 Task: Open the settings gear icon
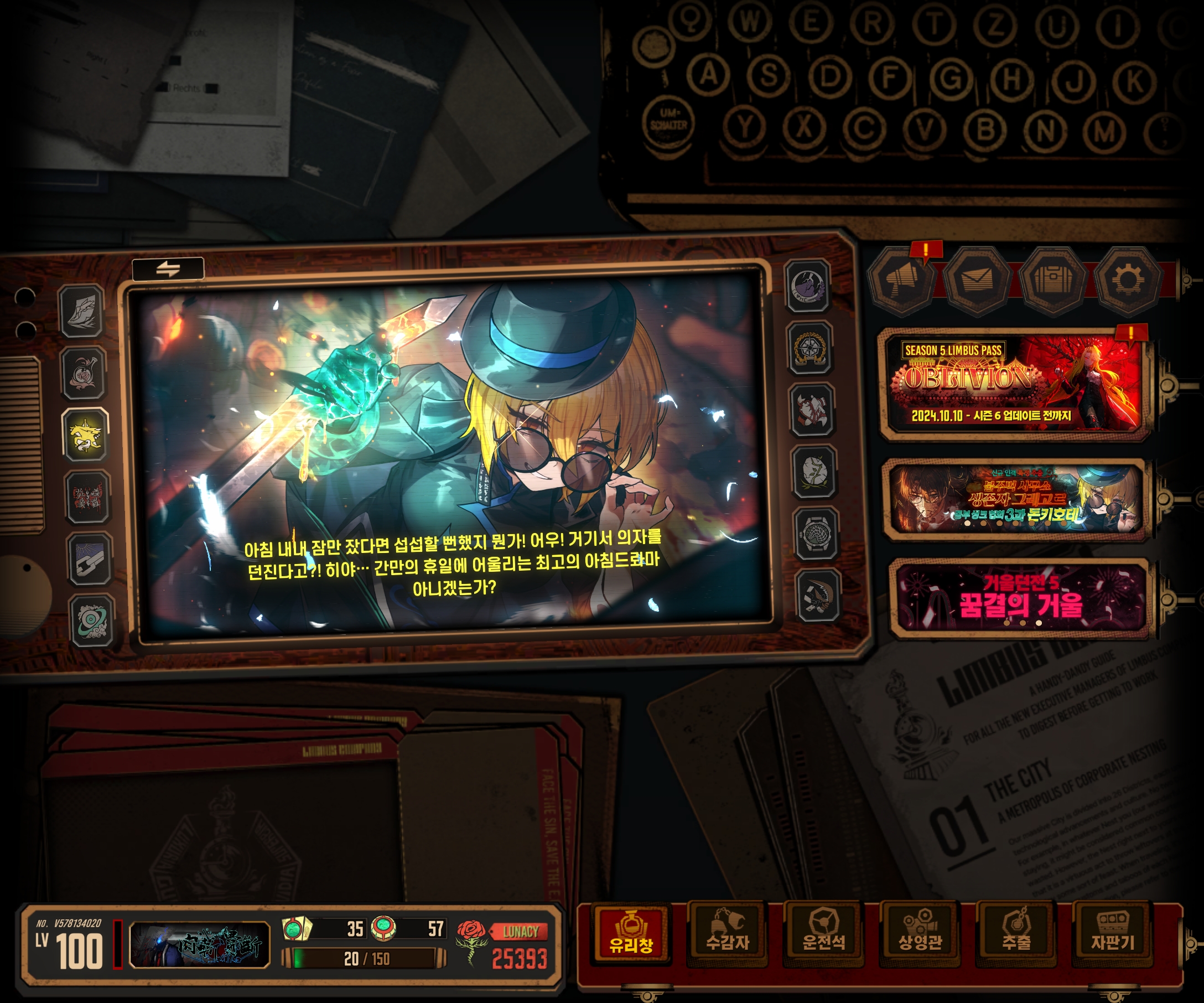tap(1127, 280)
